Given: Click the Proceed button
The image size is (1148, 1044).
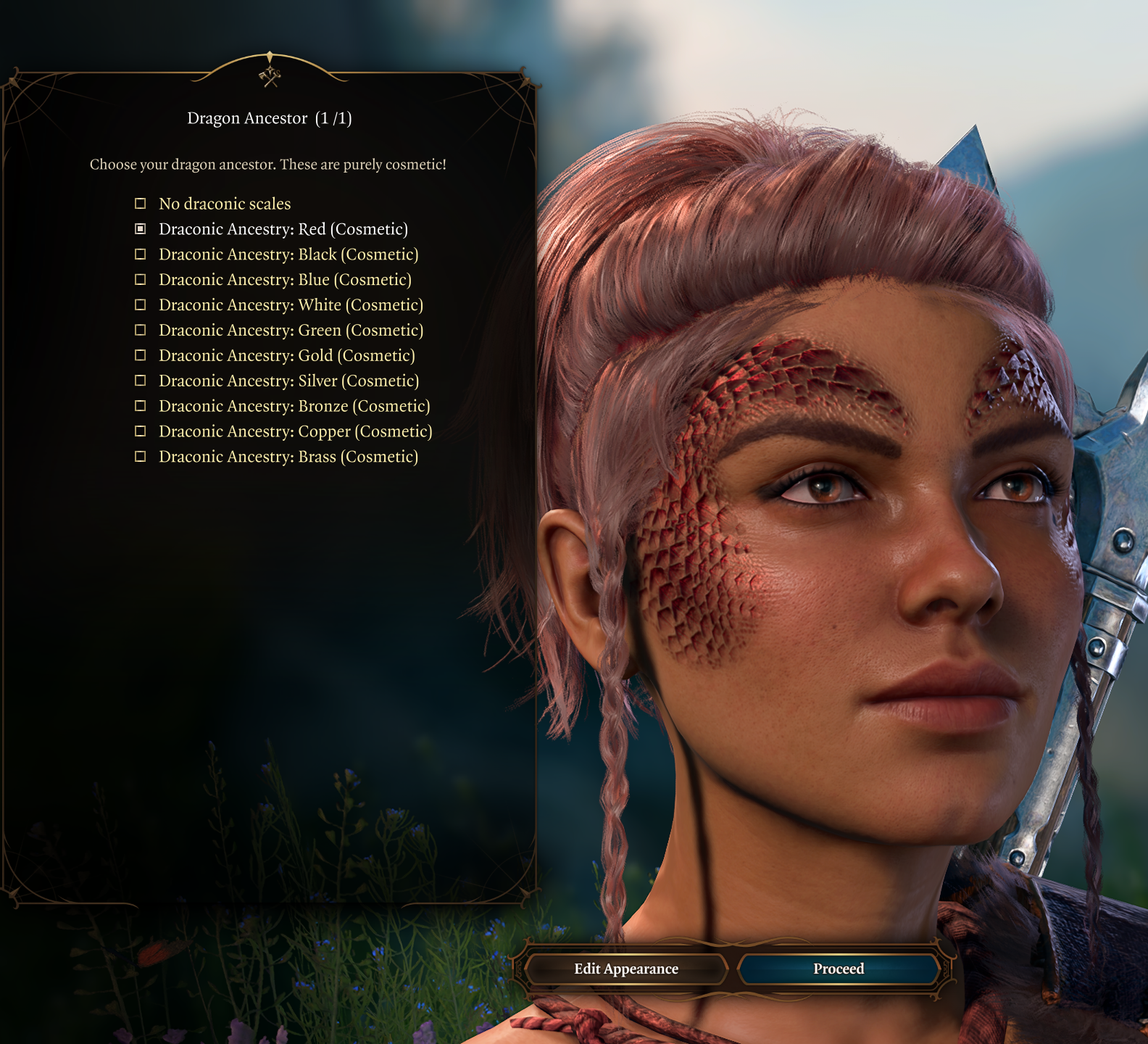Looking at the screenshot, I should point(839,969).
